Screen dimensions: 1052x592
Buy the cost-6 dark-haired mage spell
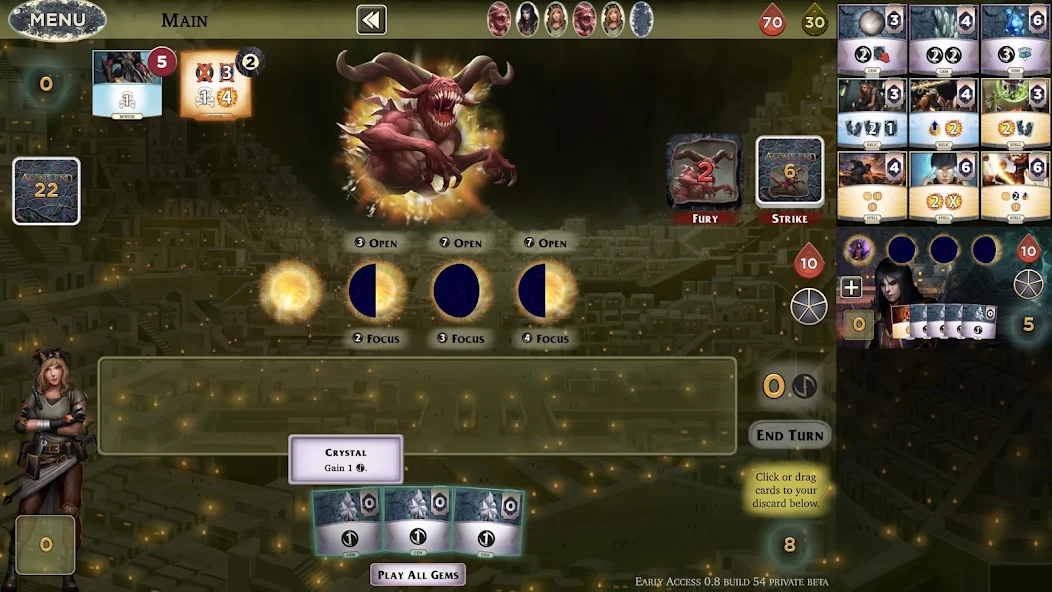943,186
